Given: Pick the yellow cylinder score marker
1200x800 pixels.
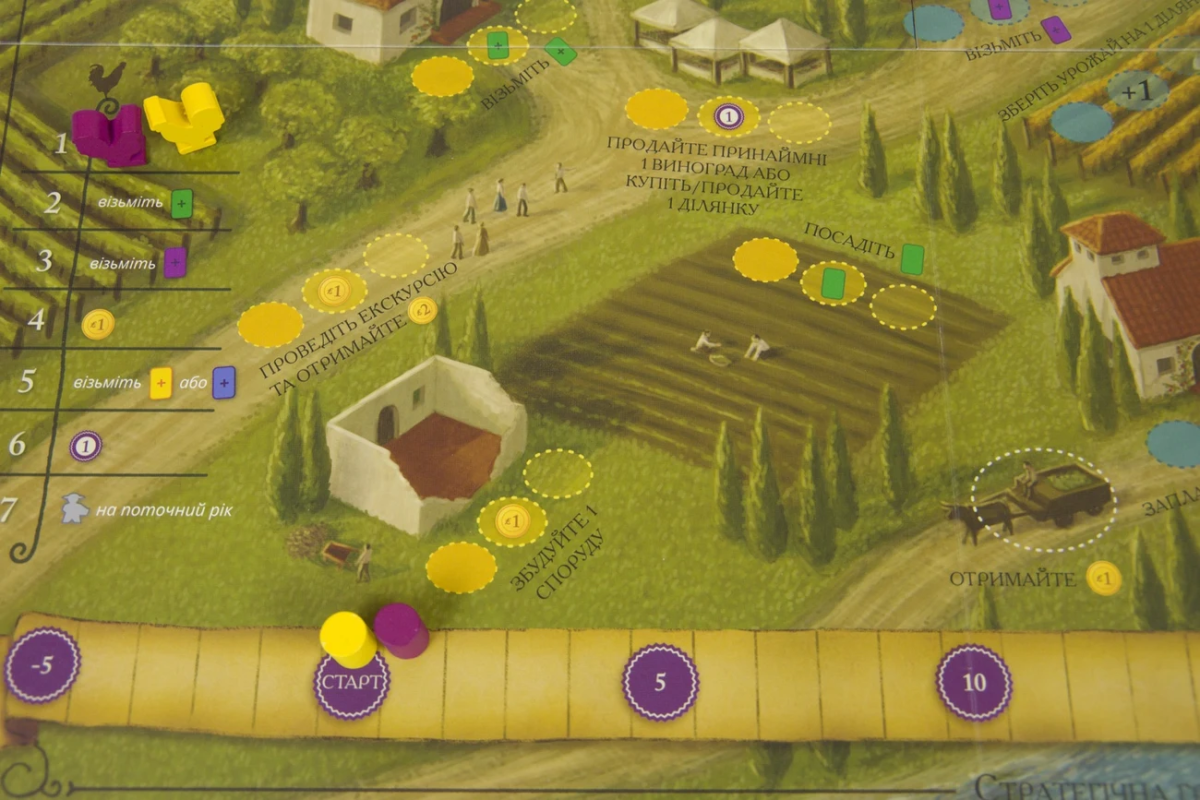Looking at the screenshot, I should [348, 638].
